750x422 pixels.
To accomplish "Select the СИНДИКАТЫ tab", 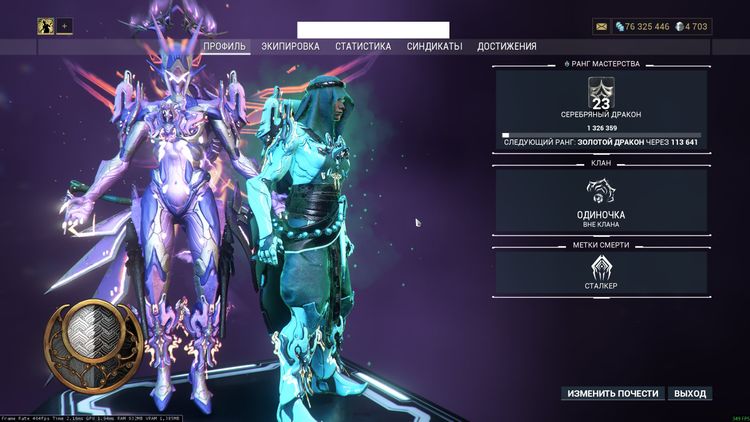I will click(x=434, y=46).
